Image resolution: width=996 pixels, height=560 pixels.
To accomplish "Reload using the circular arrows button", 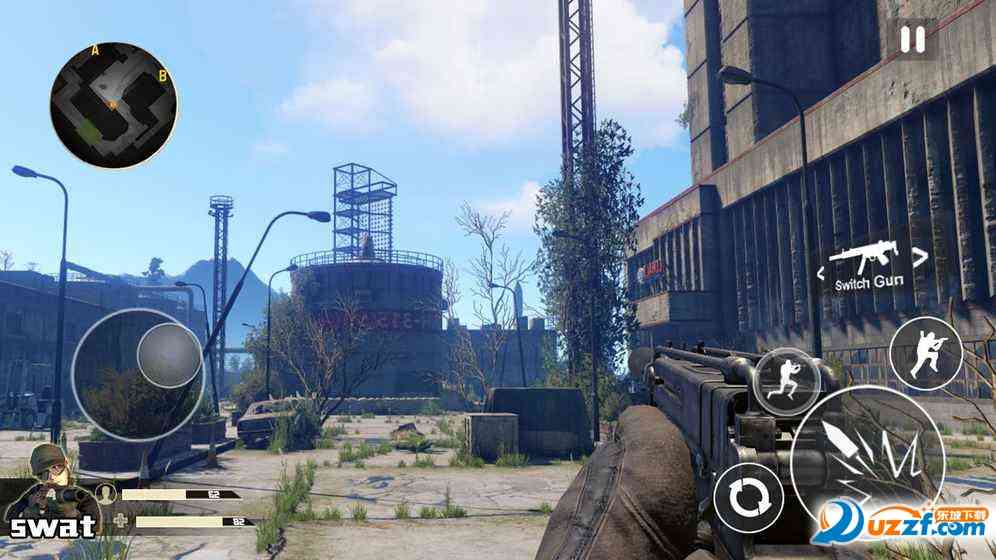I will pos(746,498).
